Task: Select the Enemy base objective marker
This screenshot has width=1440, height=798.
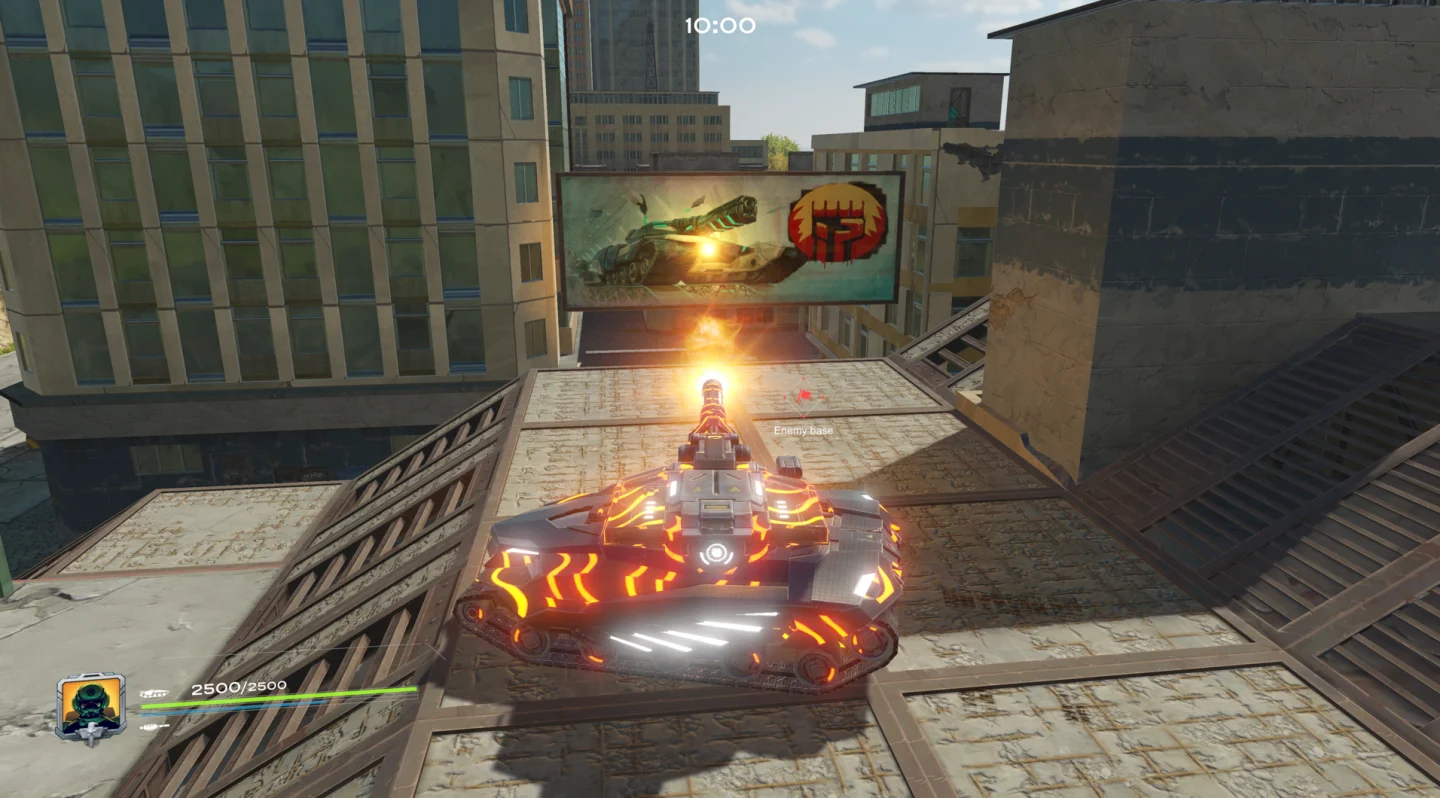Action: (803, 401)
